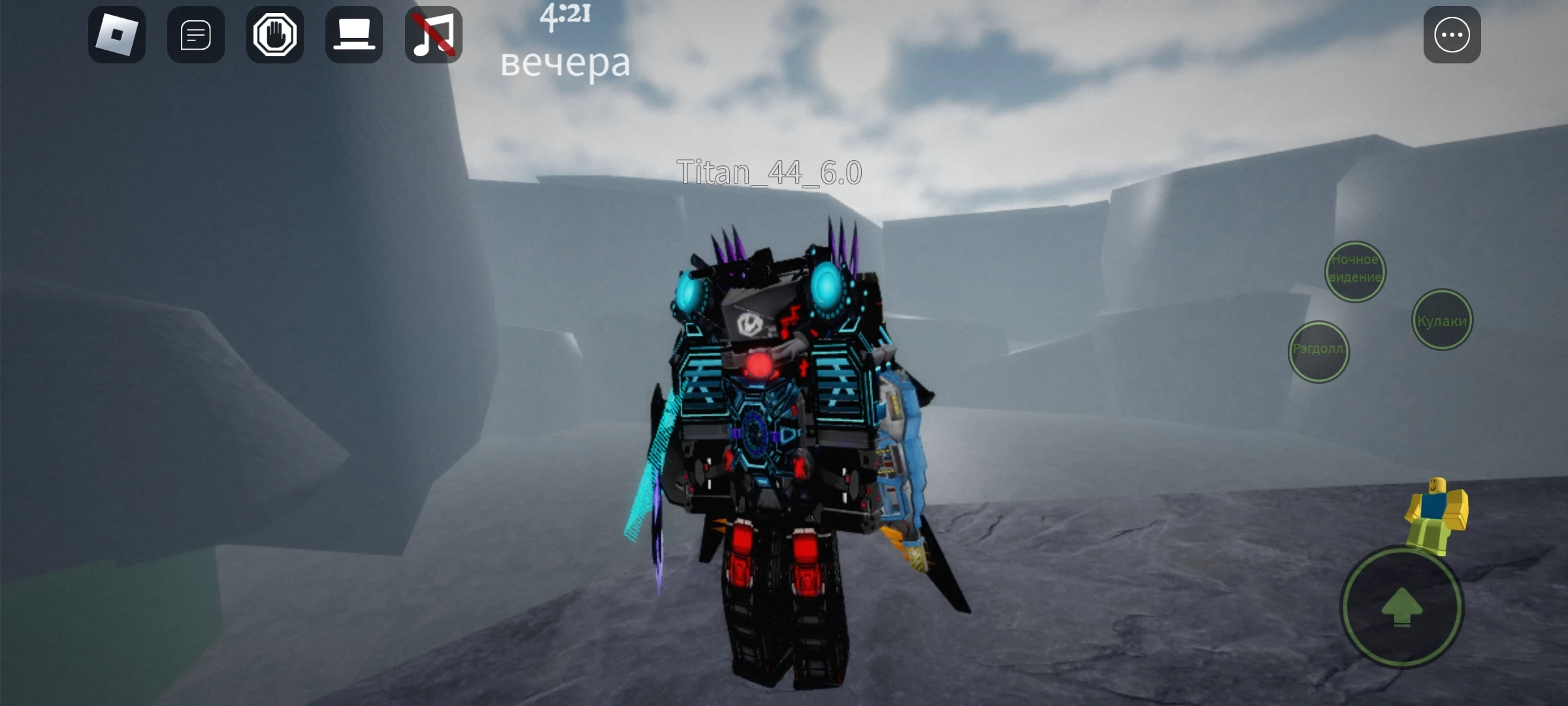Screen dimensions: 1568x706
Task: Open the chat window icon
Action: (x=196, y=35)
